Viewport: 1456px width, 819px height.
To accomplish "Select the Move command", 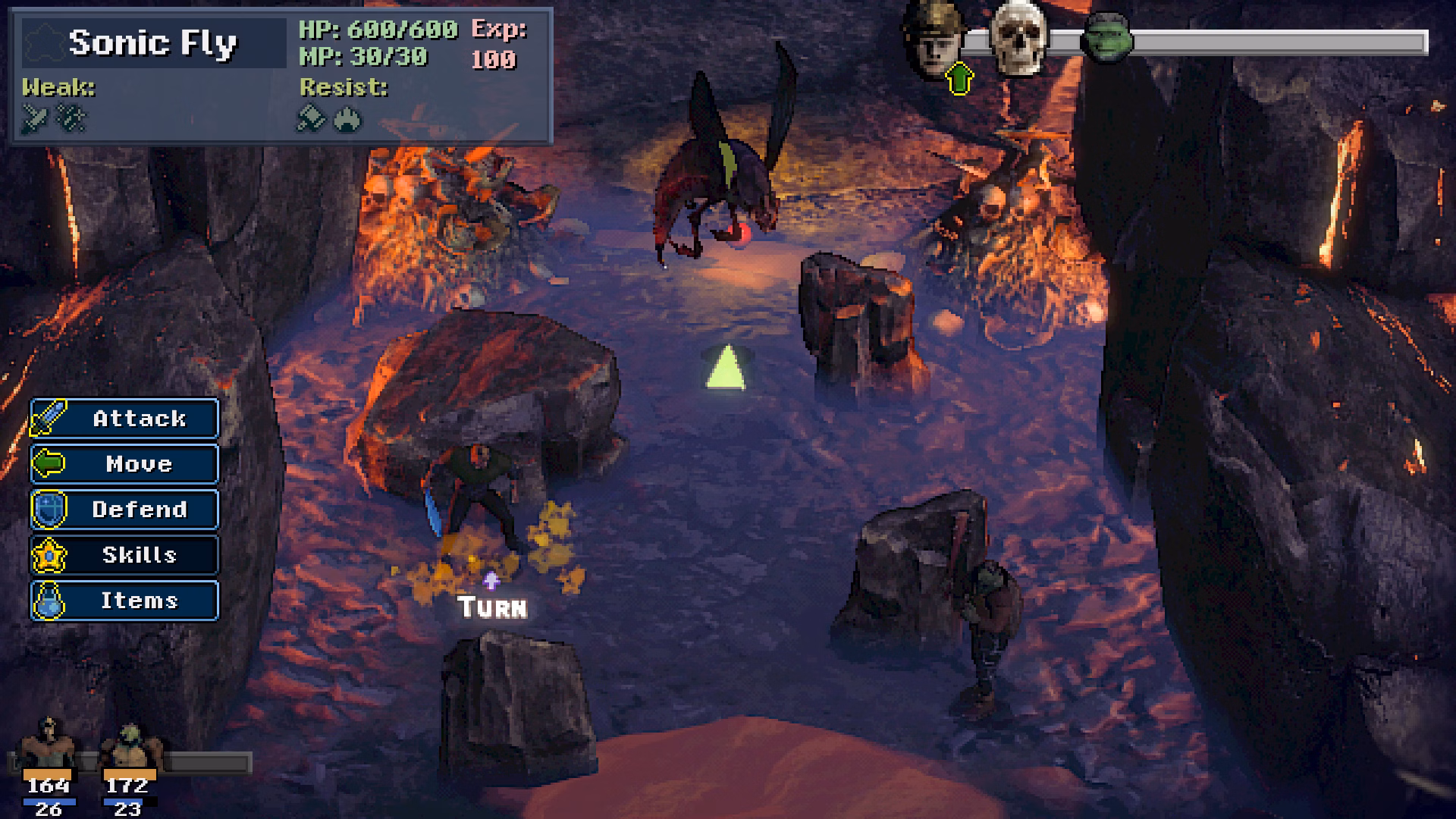I will coord(125,464).
